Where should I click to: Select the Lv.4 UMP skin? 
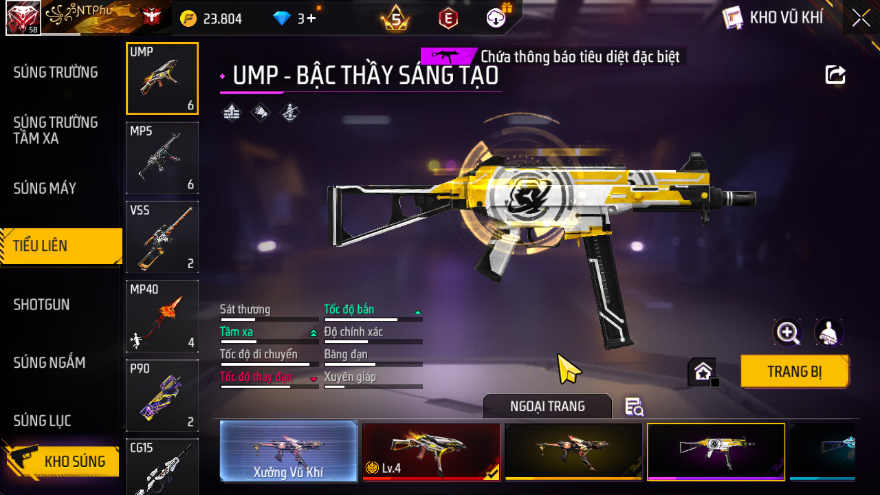point(430,452)
